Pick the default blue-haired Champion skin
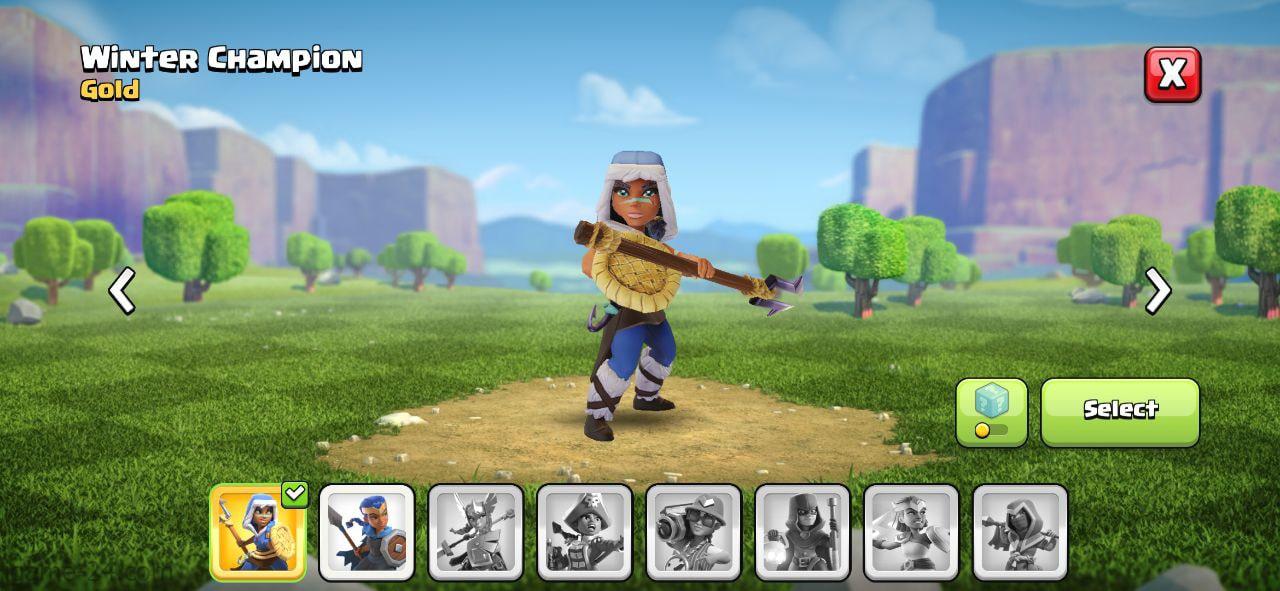 pos(367,532)
